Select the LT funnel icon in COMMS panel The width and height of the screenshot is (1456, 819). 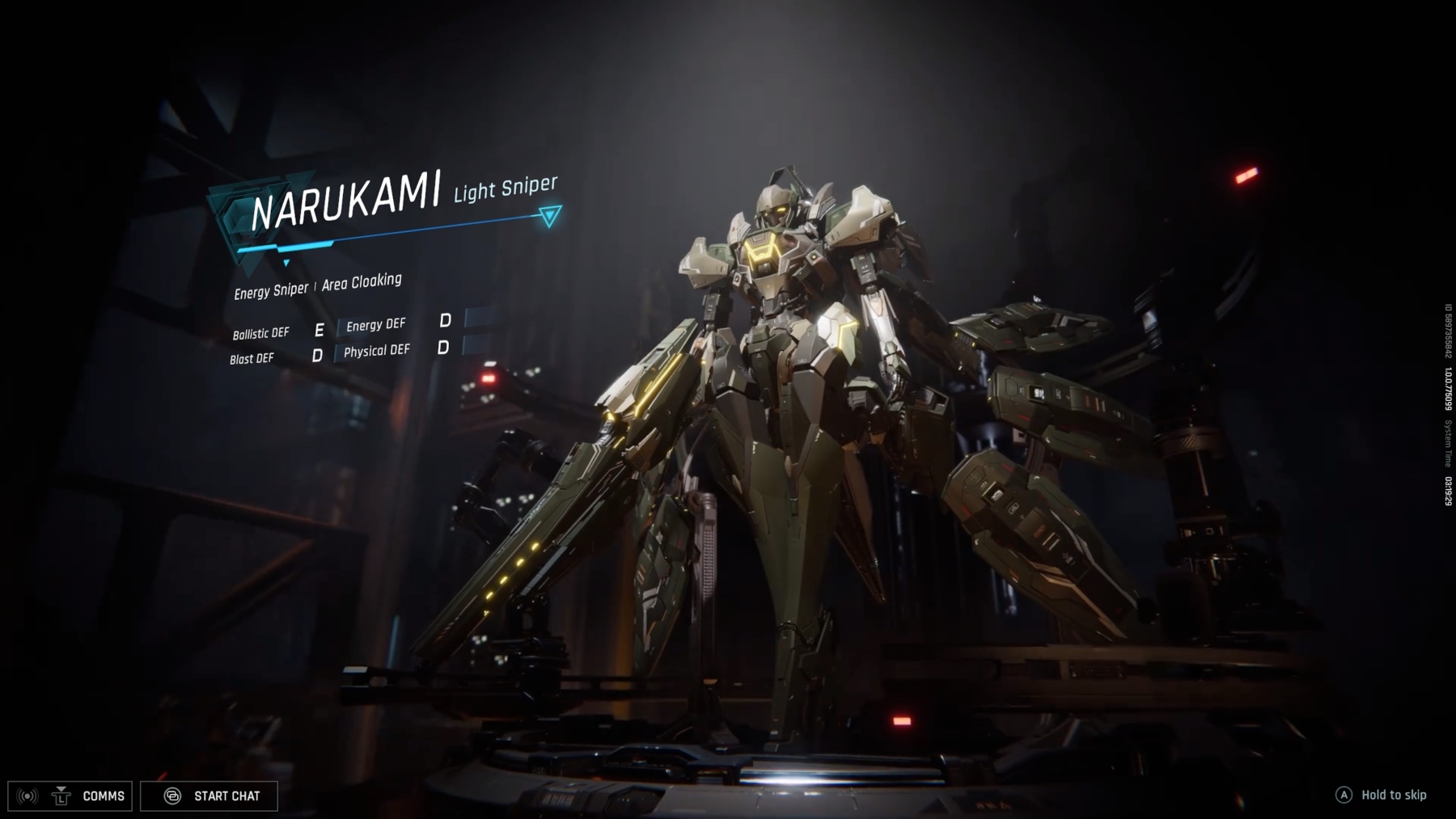click(x=61, y=797)
